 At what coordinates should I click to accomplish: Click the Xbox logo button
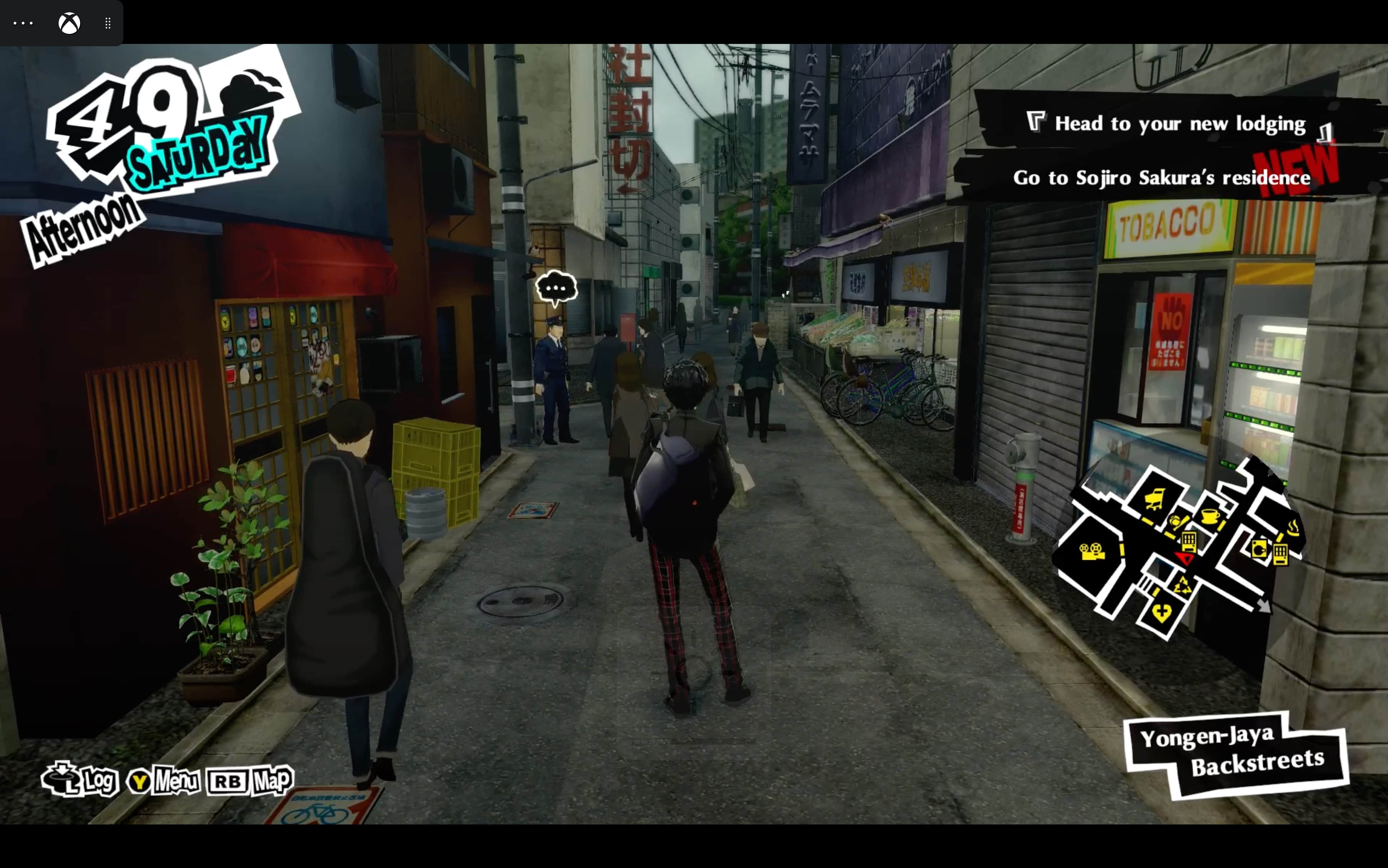point(69,23)
